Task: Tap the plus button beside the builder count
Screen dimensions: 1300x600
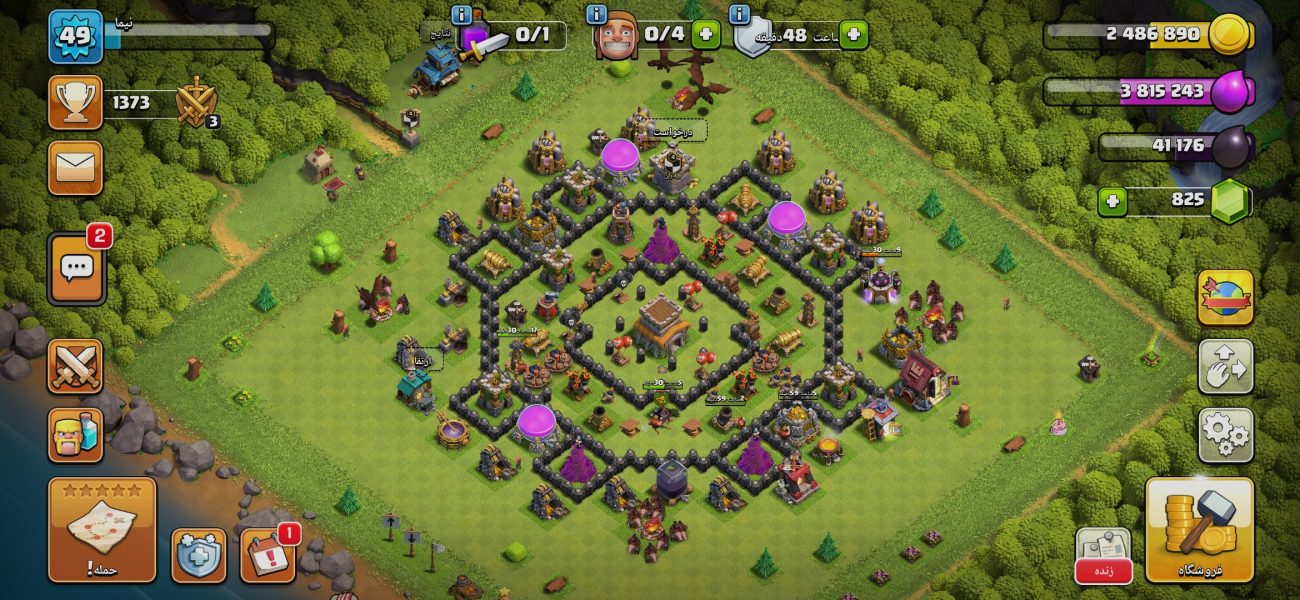Action: pos(706,35)
